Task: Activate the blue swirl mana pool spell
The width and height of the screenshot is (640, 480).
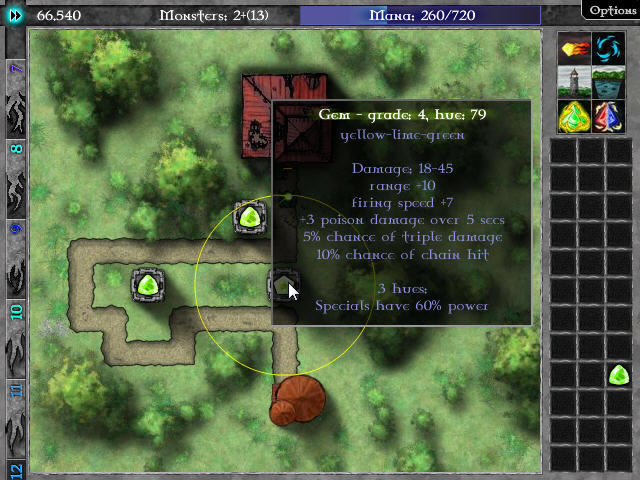Action: [x=606, y=48]
